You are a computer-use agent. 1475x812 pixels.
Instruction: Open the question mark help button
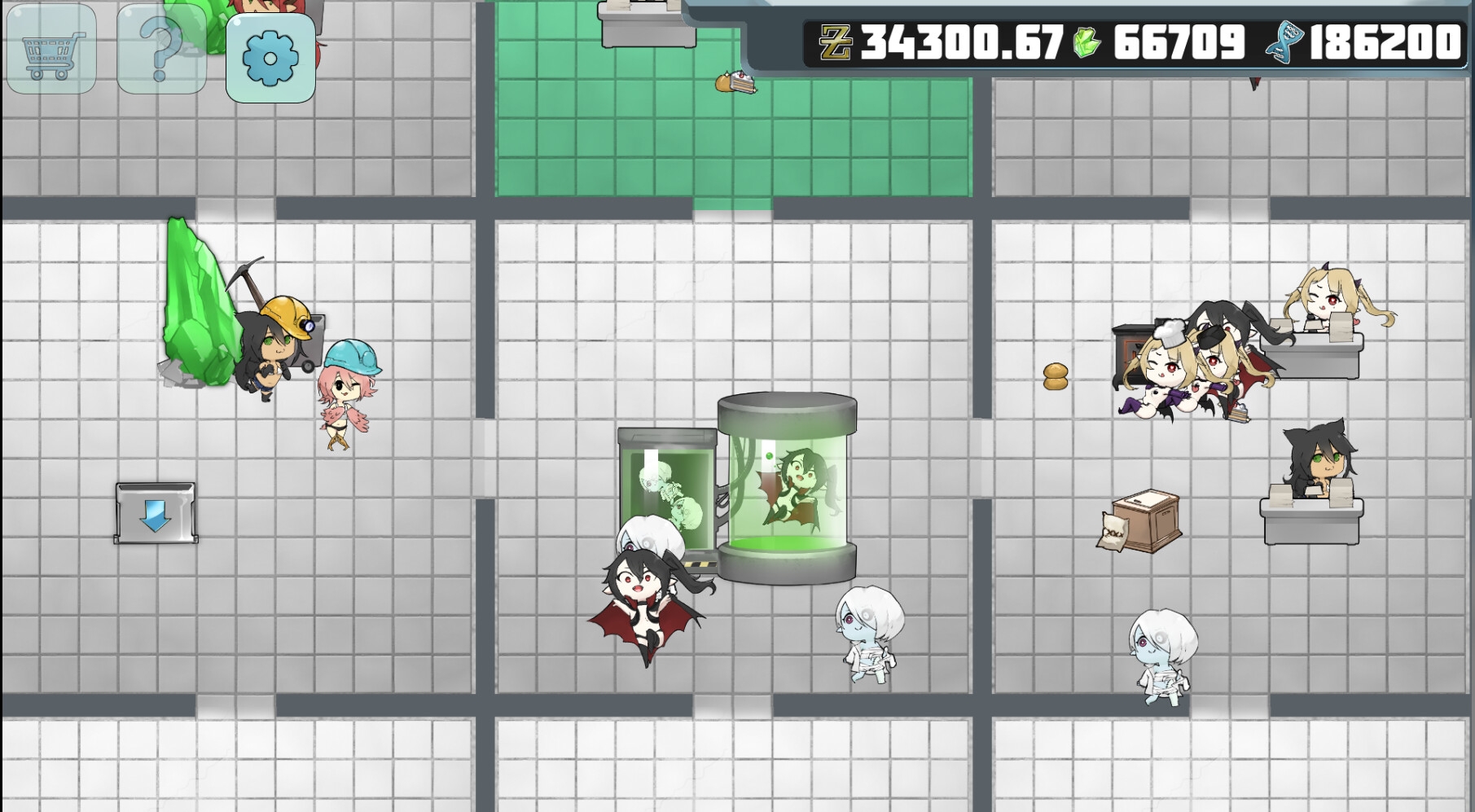pos(161,50)
